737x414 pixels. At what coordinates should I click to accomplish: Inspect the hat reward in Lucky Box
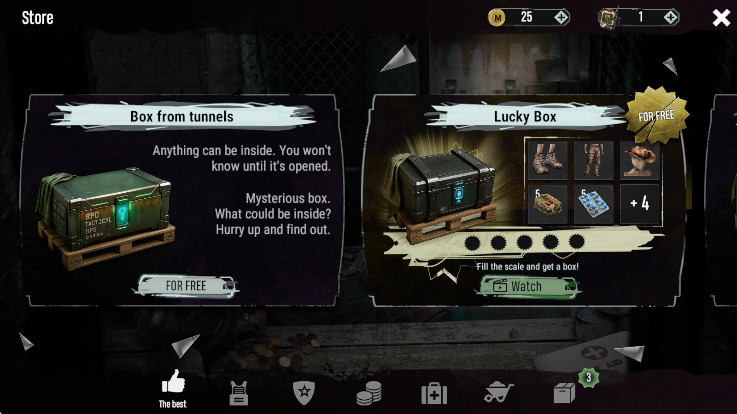640,159
